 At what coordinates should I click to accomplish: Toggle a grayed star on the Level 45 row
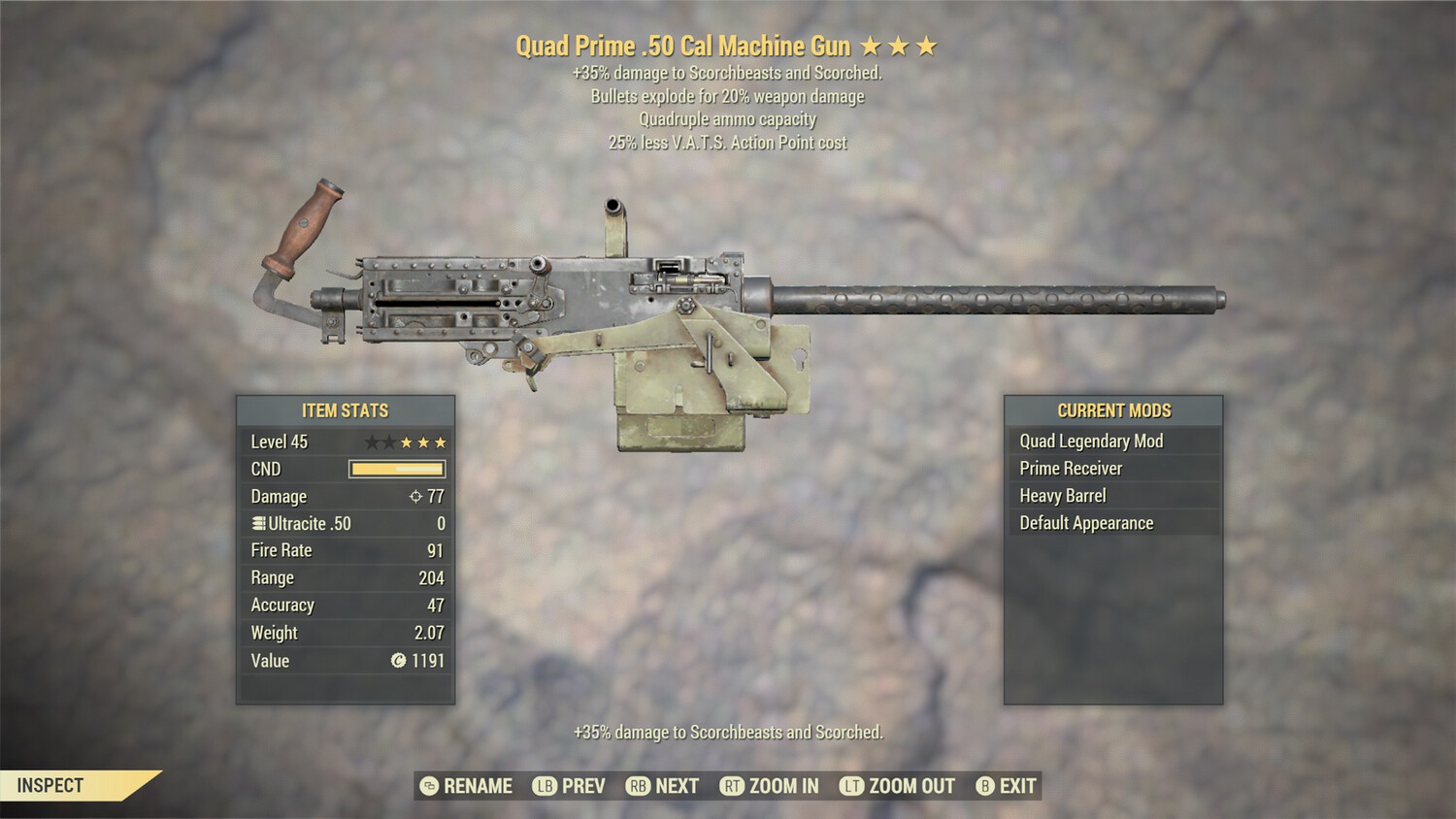click(x=373, y=442)
